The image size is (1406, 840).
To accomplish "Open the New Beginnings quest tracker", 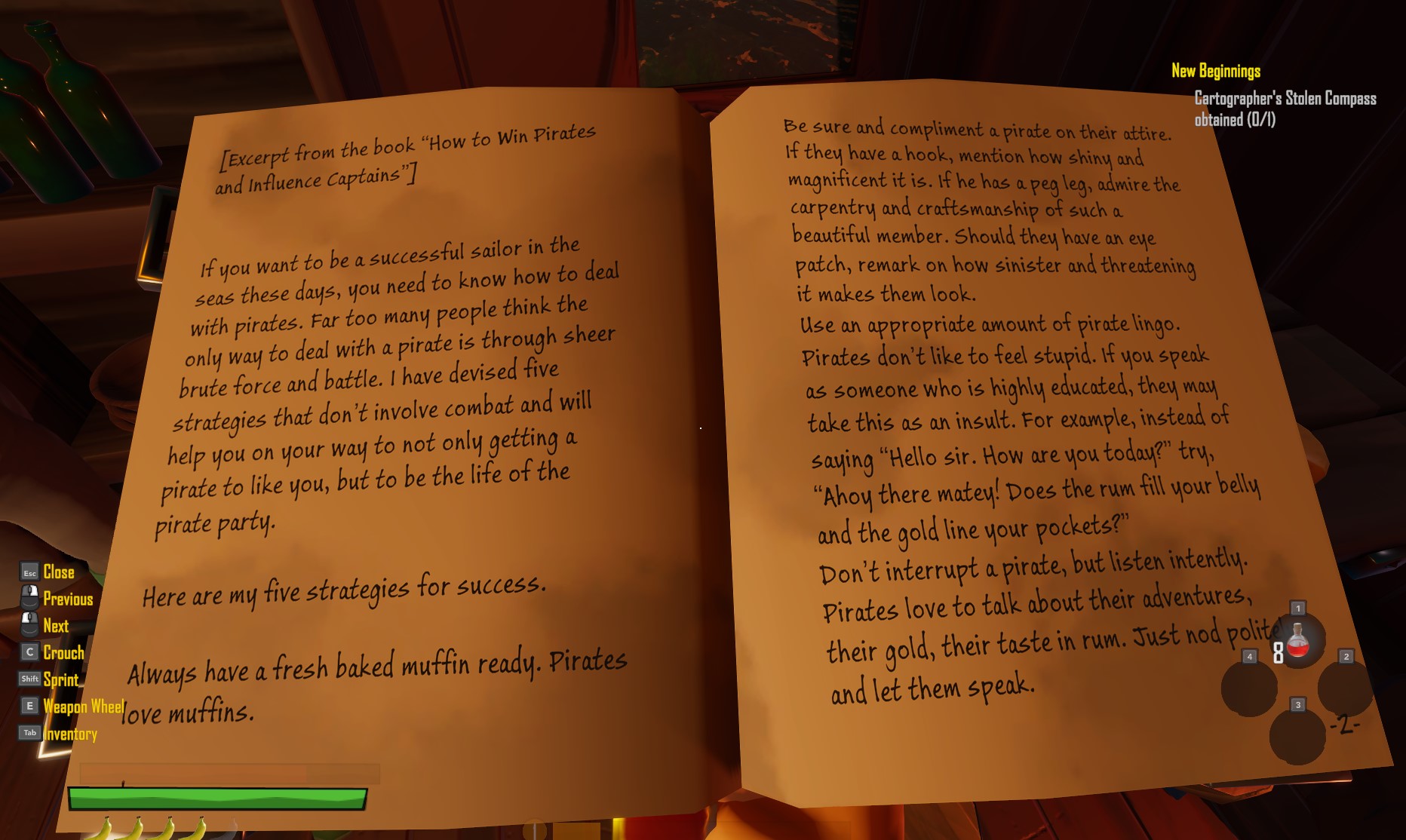I will pyautogui.click(x=1215, y=71).
